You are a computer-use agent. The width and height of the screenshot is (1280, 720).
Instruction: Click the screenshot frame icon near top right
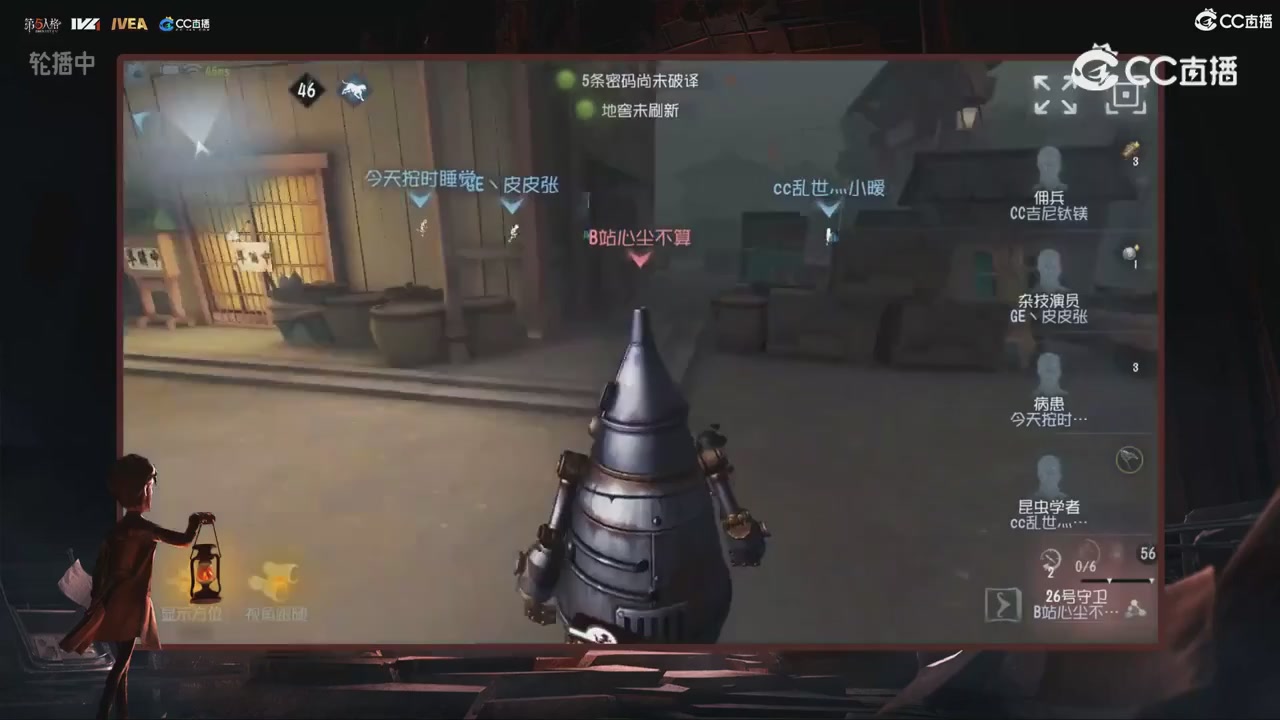pos(1124,94)
